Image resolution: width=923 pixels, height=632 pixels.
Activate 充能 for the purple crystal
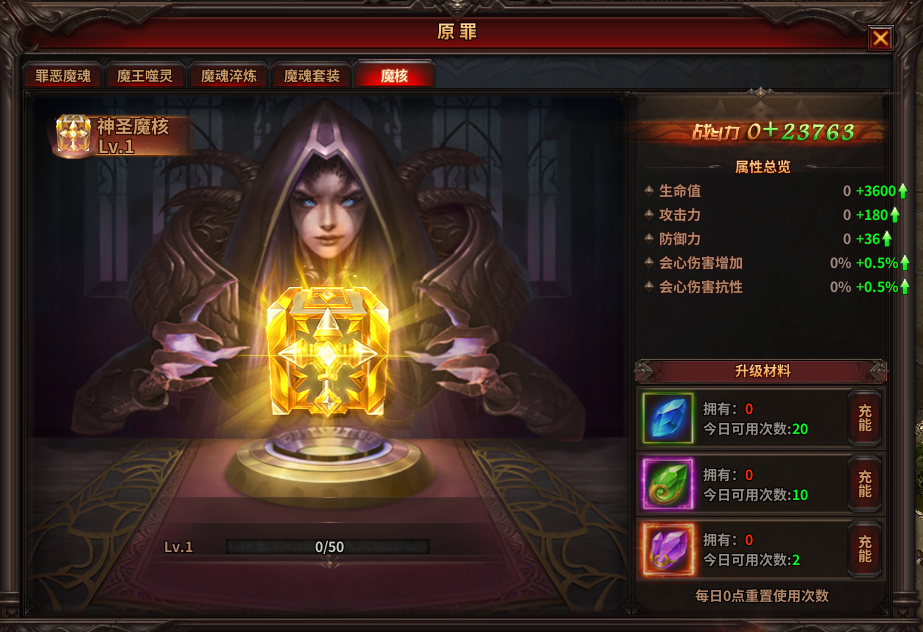[x=864, y=549]
